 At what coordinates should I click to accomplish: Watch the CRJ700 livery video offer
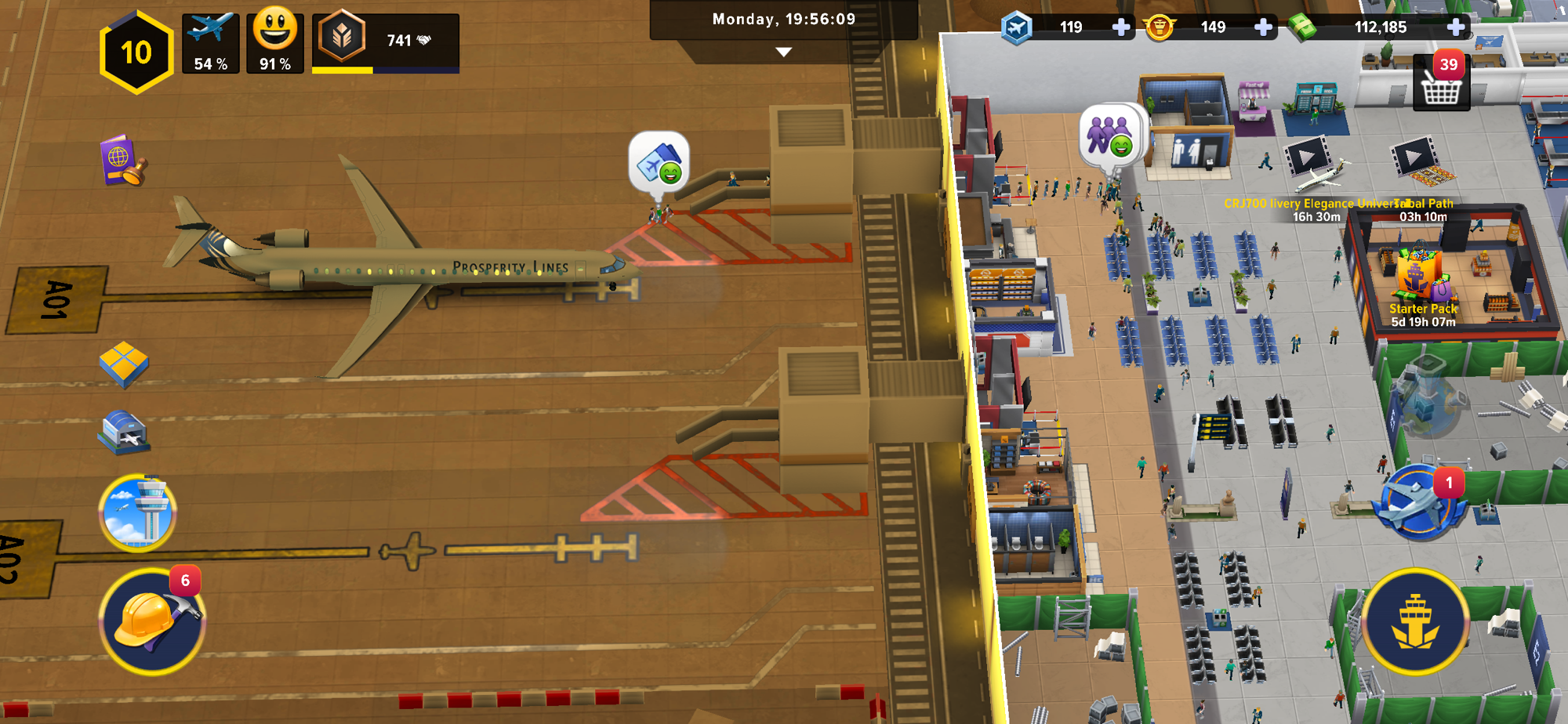pos(1306,157)
